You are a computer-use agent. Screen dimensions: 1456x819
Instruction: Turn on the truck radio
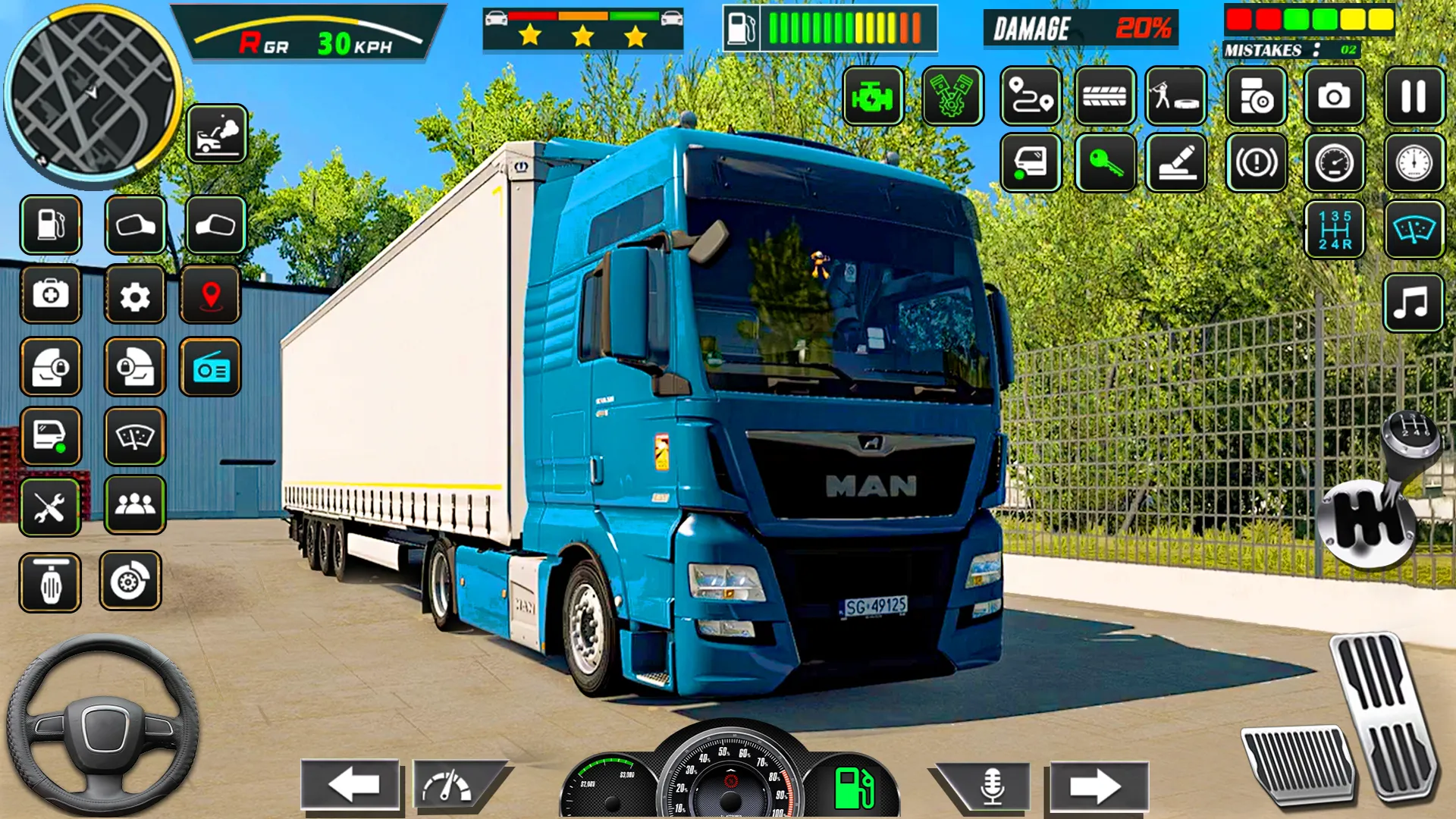(x=210, y=368)
